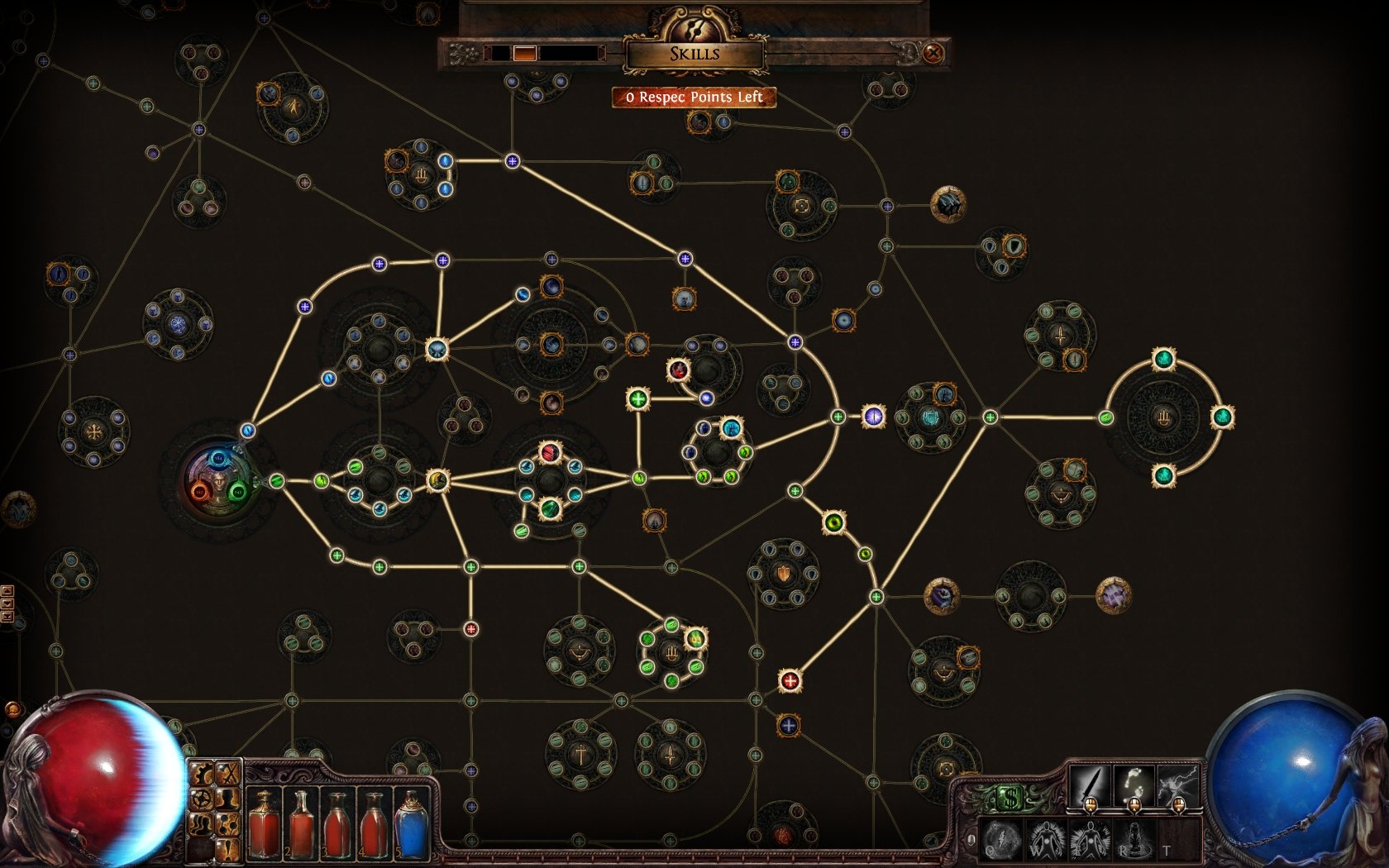Viewport: 1389px width, 868px height.
Task: Select the green eye notable node
Action: click(833, 522)
